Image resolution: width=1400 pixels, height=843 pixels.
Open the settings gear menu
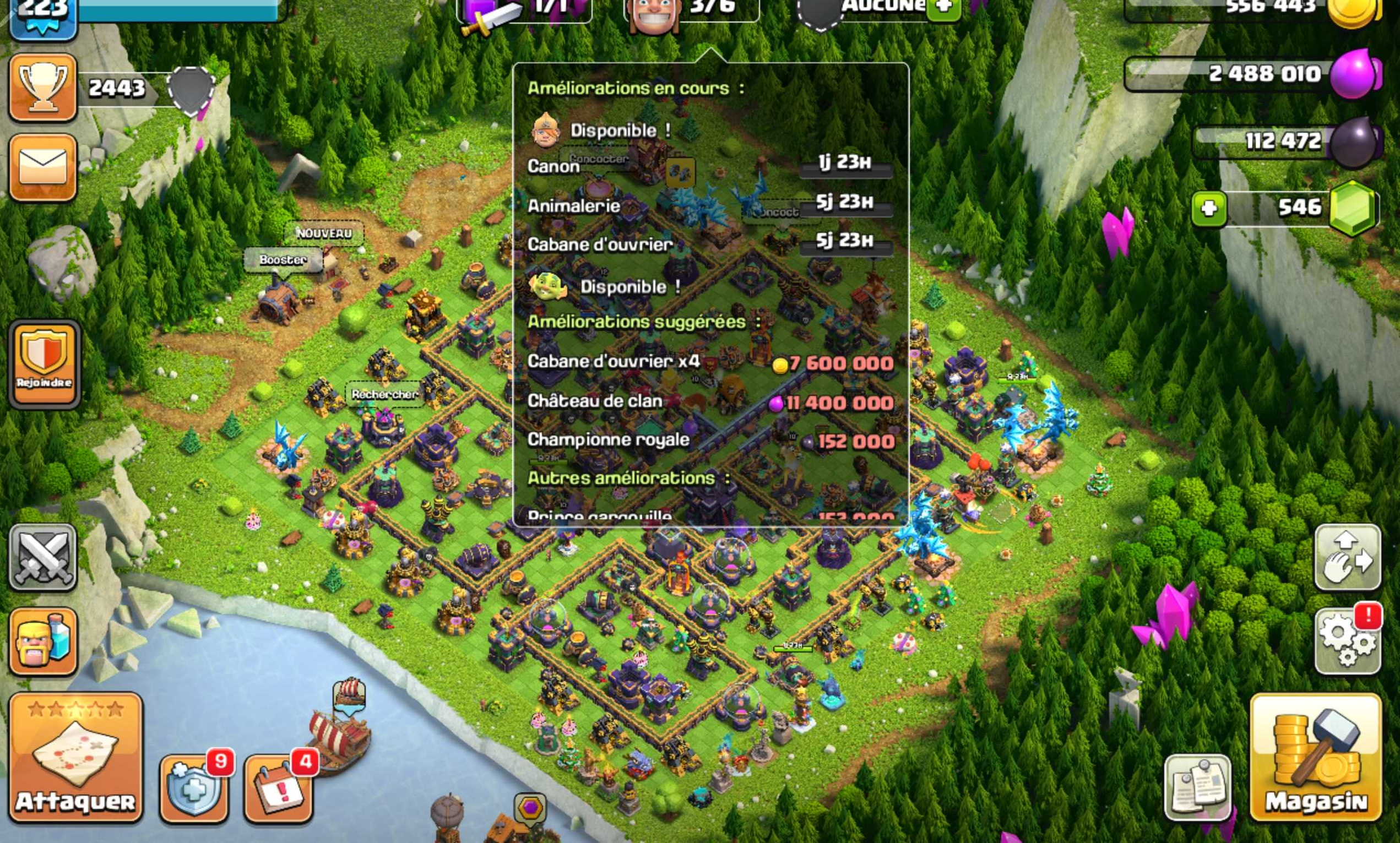pos(1348,641)
